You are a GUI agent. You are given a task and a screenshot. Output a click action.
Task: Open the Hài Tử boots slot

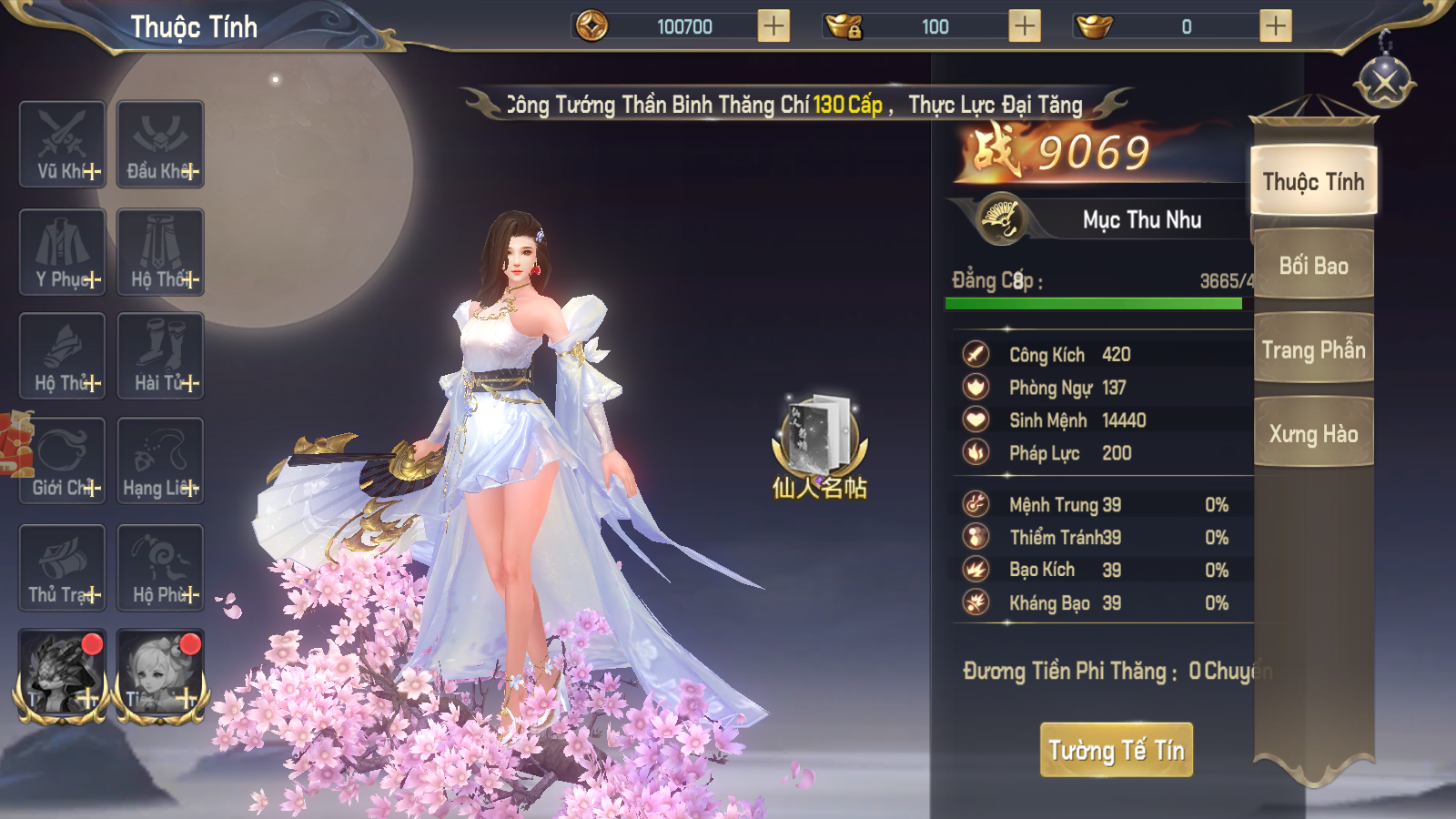pos(160,356)
